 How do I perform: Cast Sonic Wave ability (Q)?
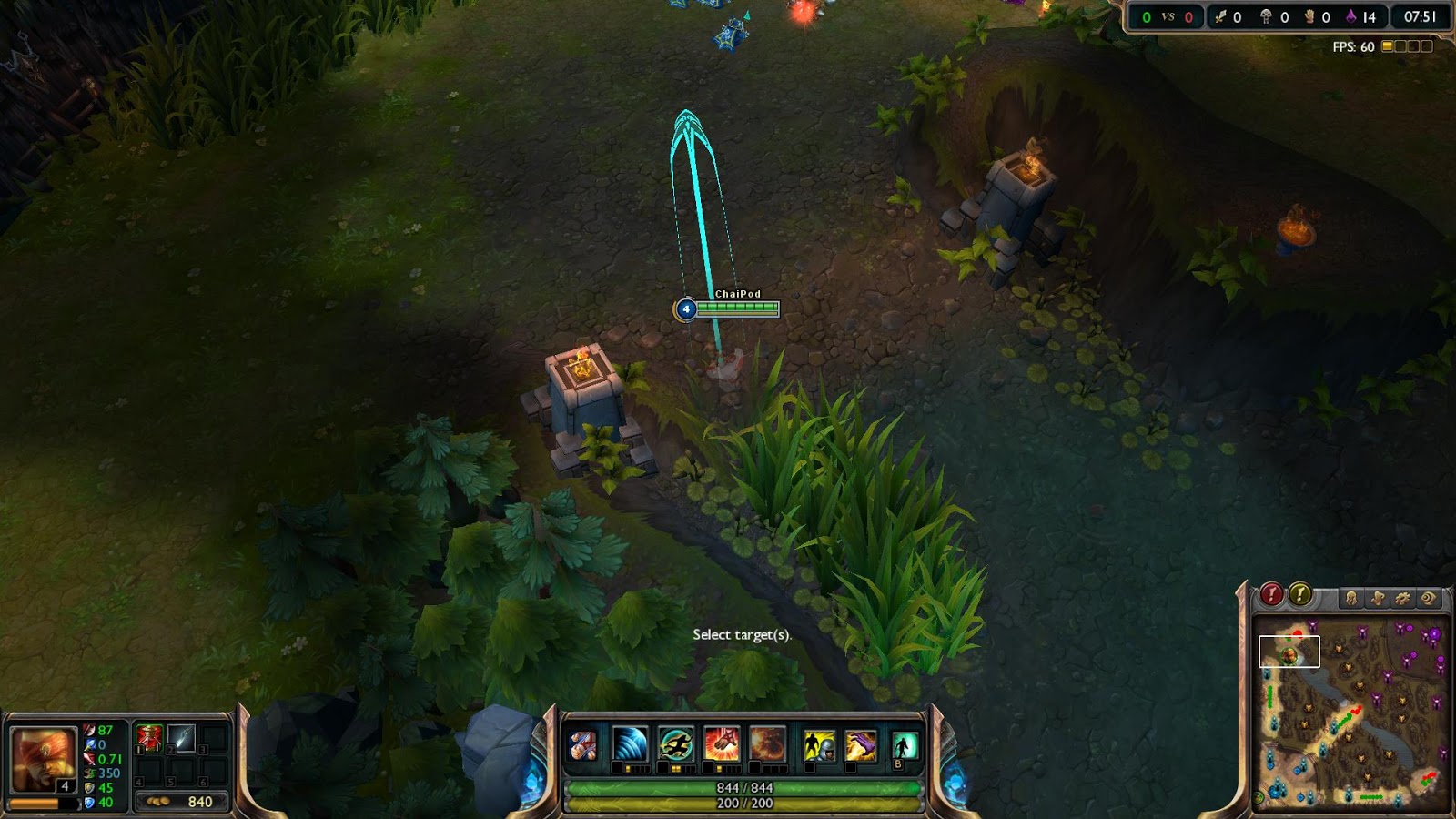pyautogui.click(x=630, y=744)
